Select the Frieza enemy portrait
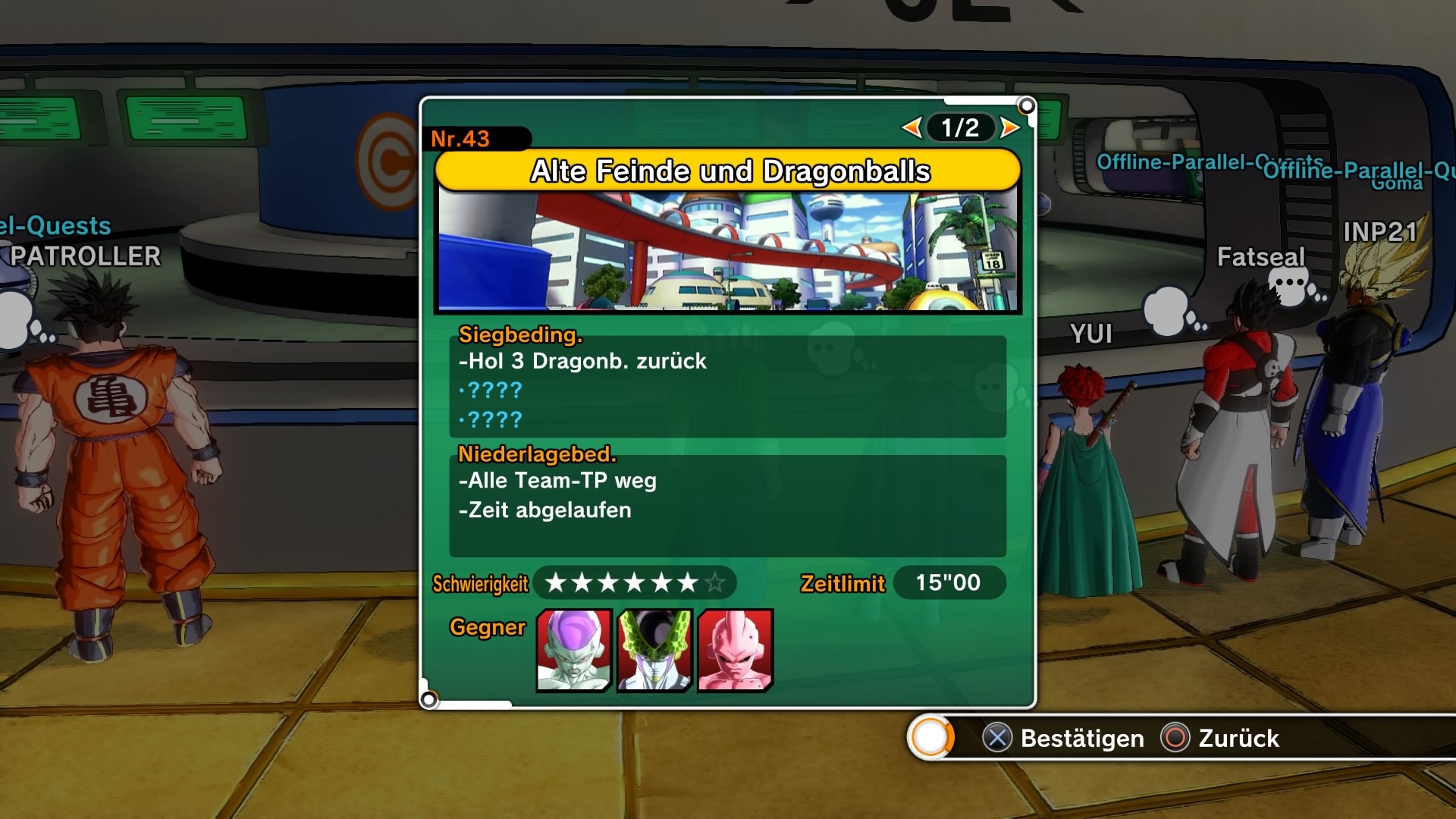Image resolution: width=1456 pixels, height=819 pixels. [x=574, y=651]
